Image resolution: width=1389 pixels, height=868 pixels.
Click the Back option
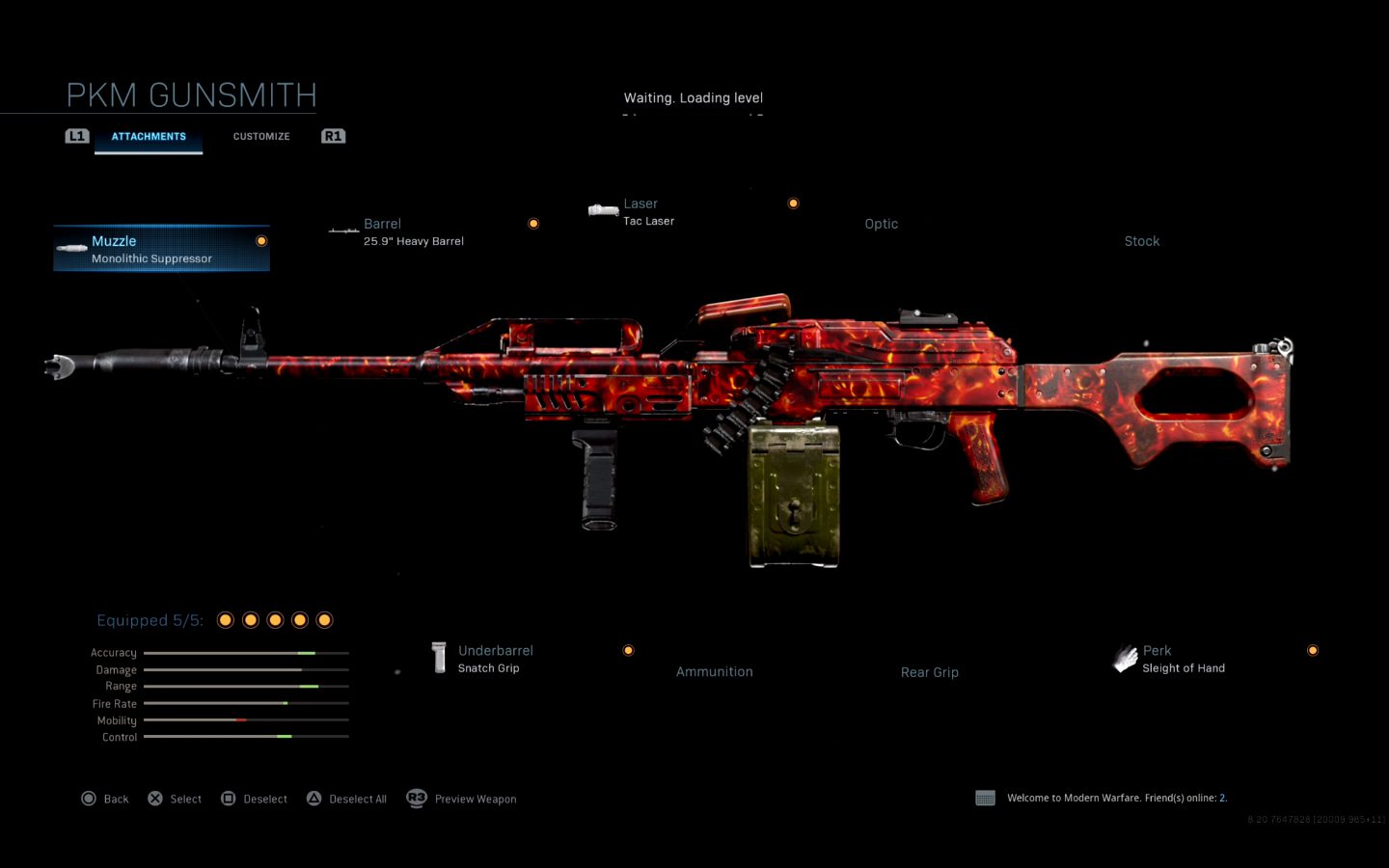105,799
